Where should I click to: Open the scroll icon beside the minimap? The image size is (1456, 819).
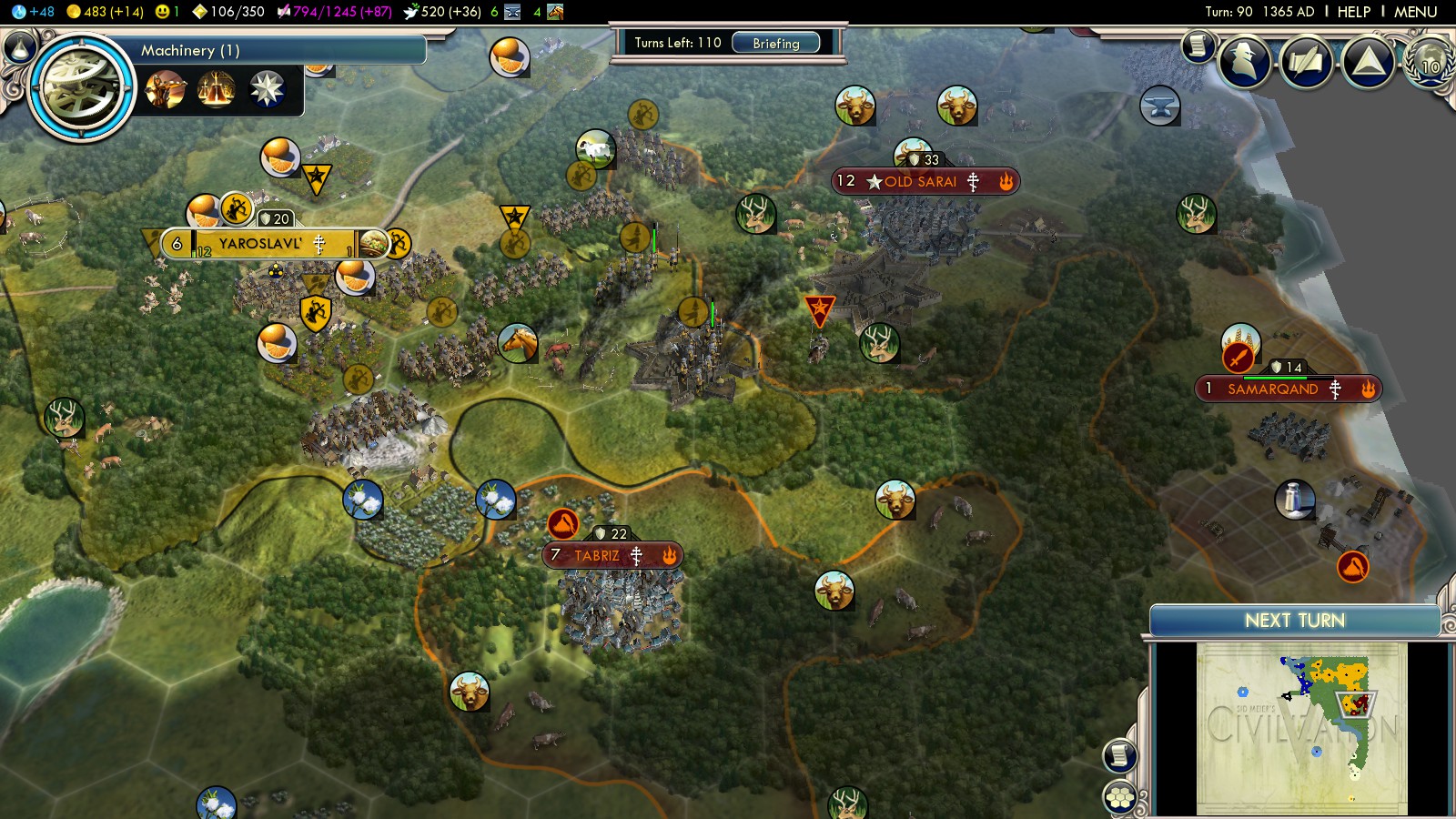(1120, 755)
